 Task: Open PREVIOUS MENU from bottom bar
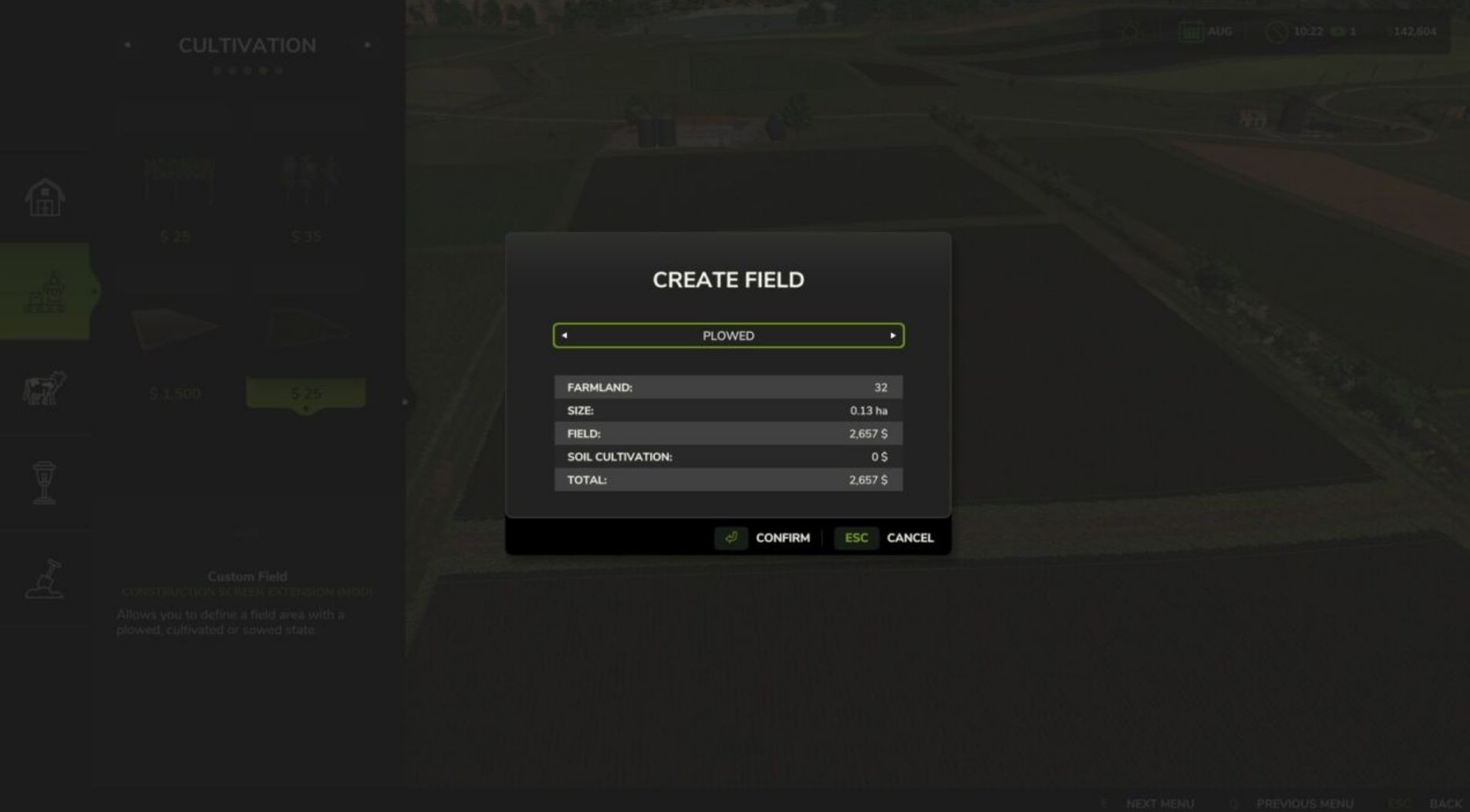point(1305,803)
